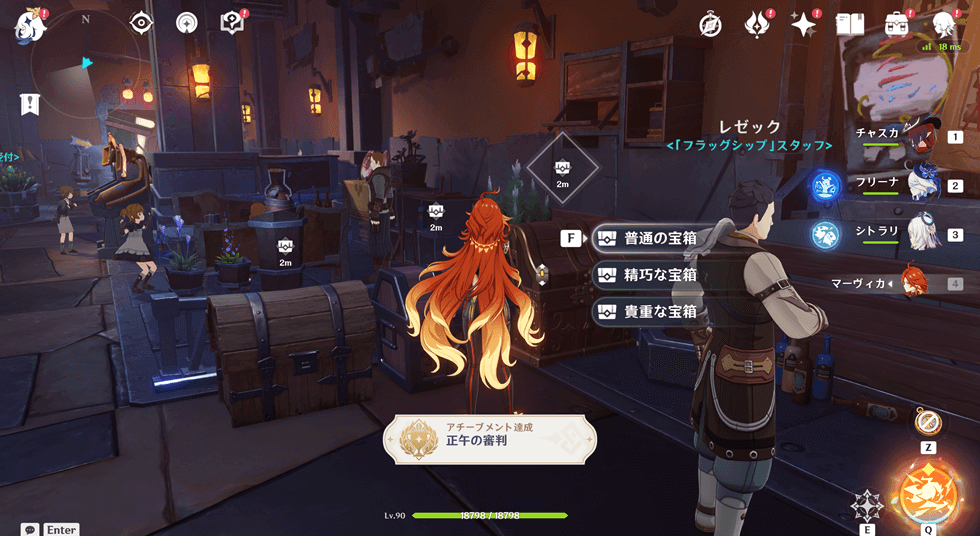Viewport: 980px width, 536px height.
Task: Pick up 普通の宝箱
Action: coord(656,239)
